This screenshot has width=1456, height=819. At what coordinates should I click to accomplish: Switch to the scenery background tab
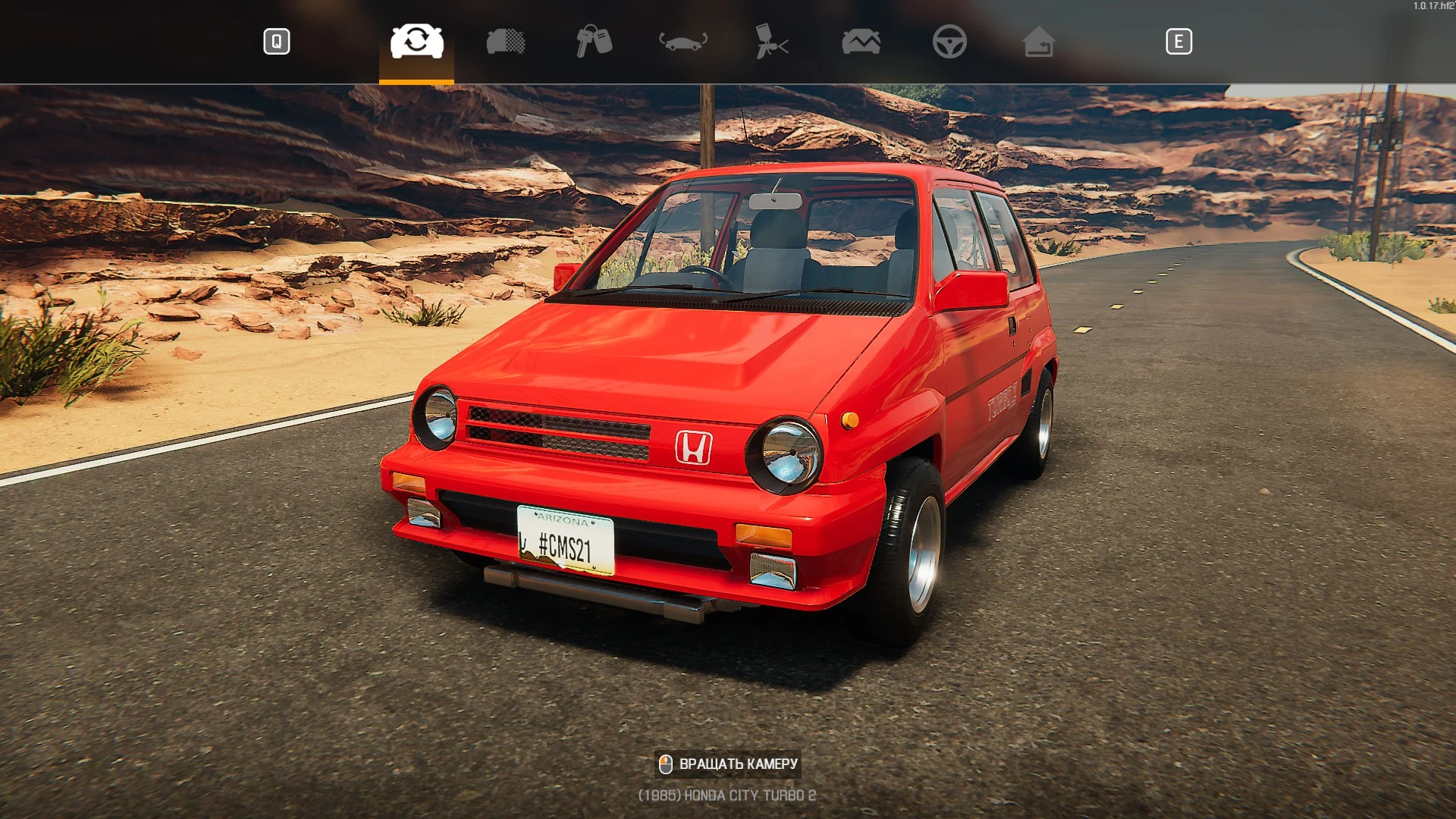(861, 42)
